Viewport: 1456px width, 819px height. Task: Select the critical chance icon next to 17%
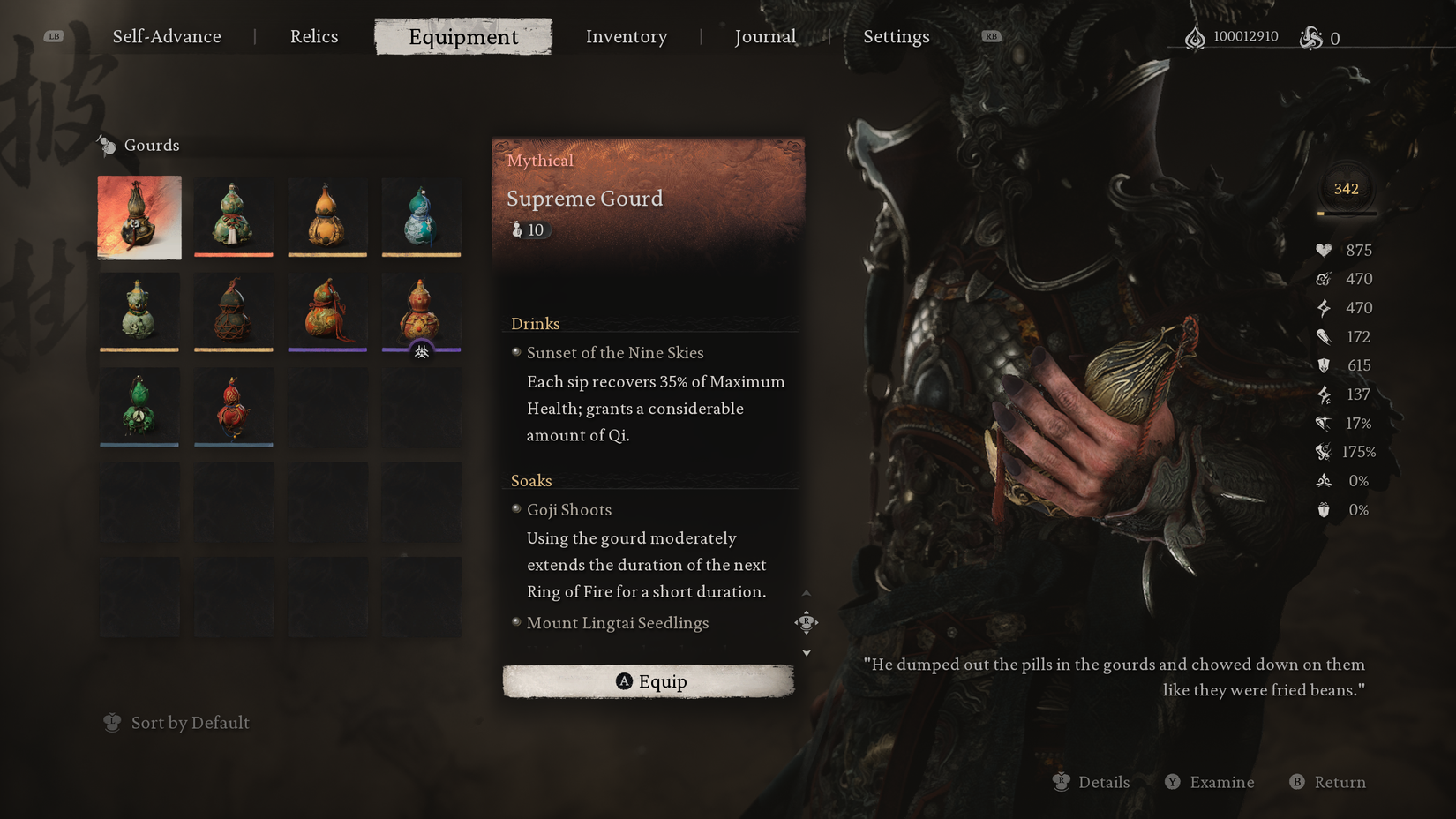click(x=1324, y=423)
